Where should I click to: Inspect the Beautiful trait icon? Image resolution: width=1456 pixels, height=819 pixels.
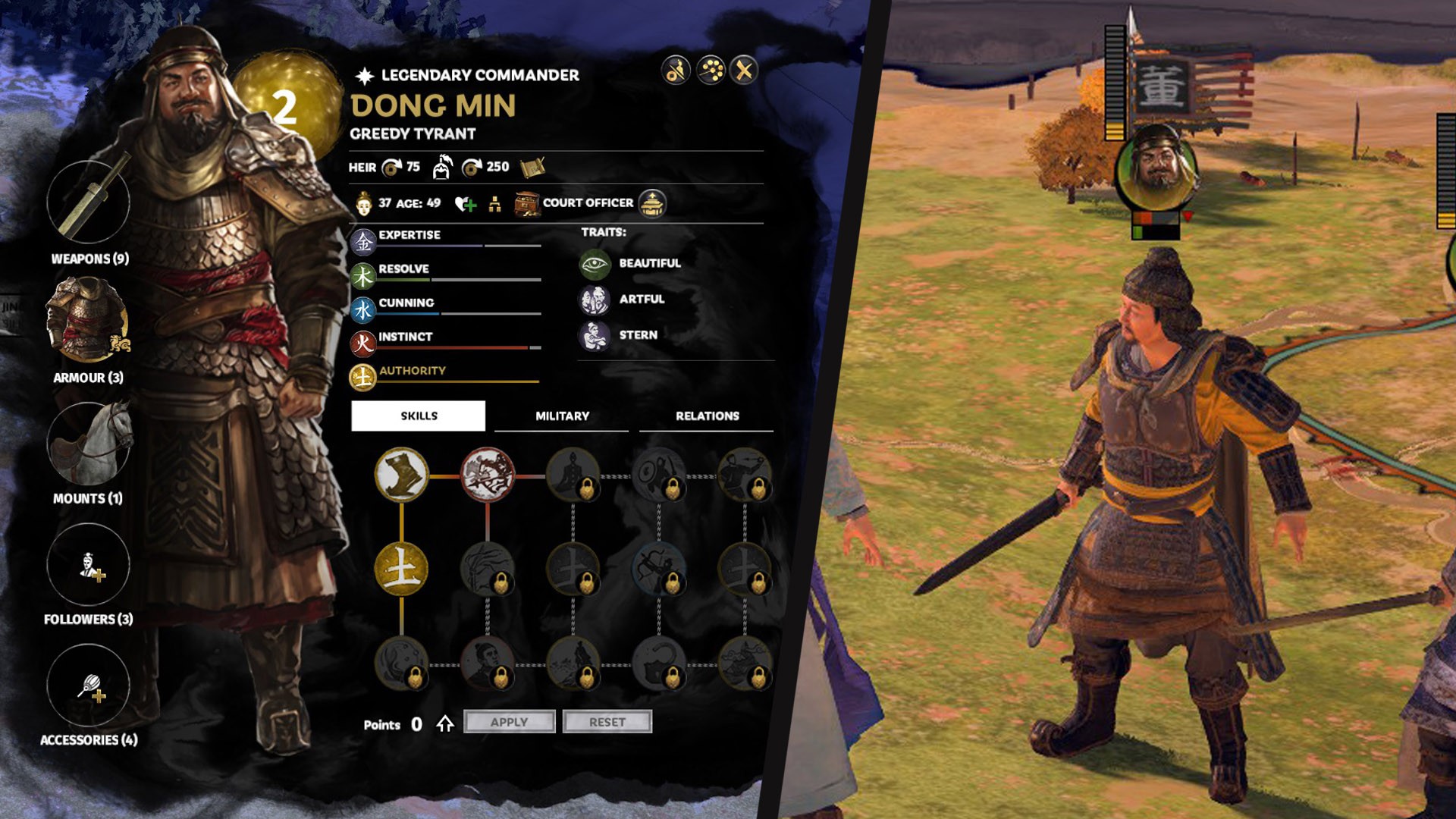(x=595, y=264)
